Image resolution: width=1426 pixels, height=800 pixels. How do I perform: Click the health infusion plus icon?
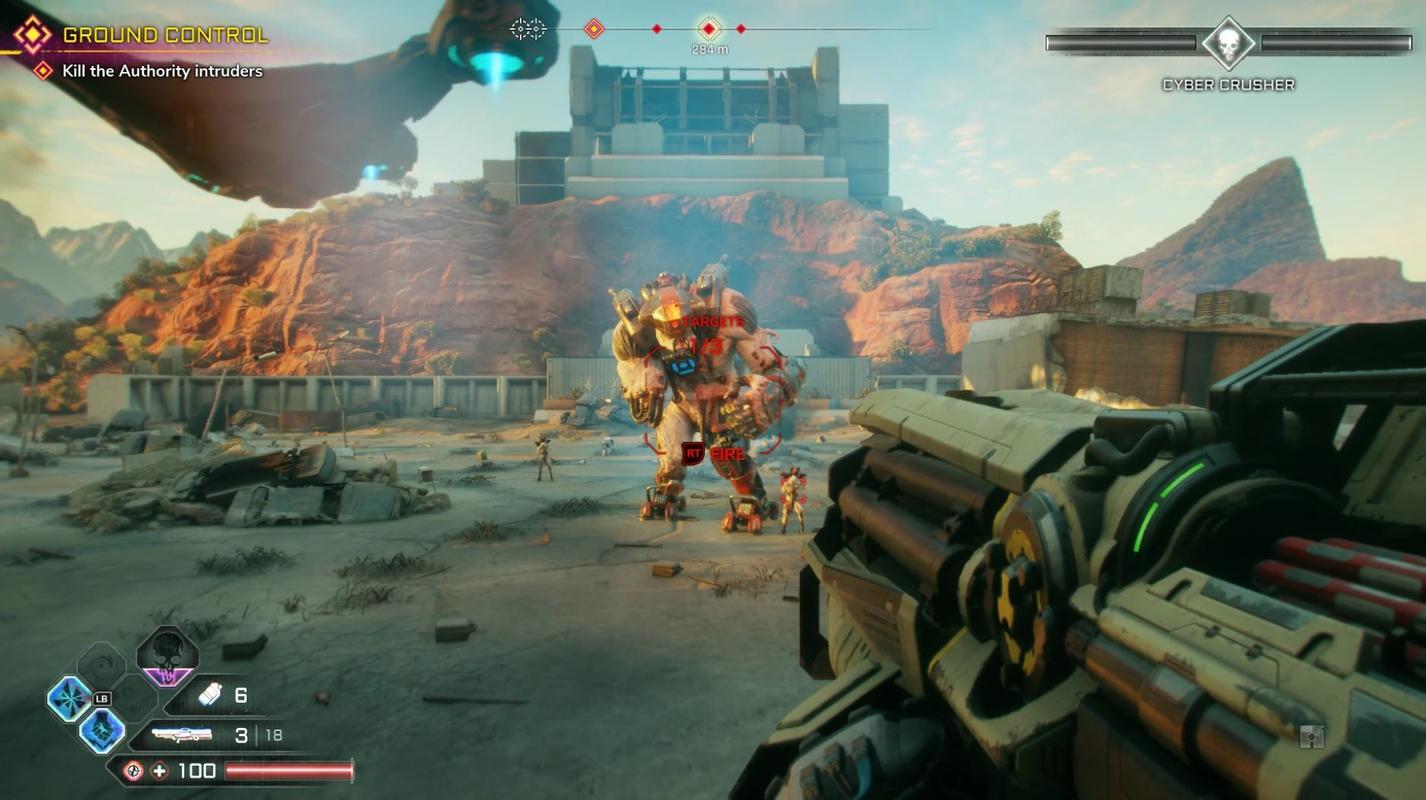point(159,770)
